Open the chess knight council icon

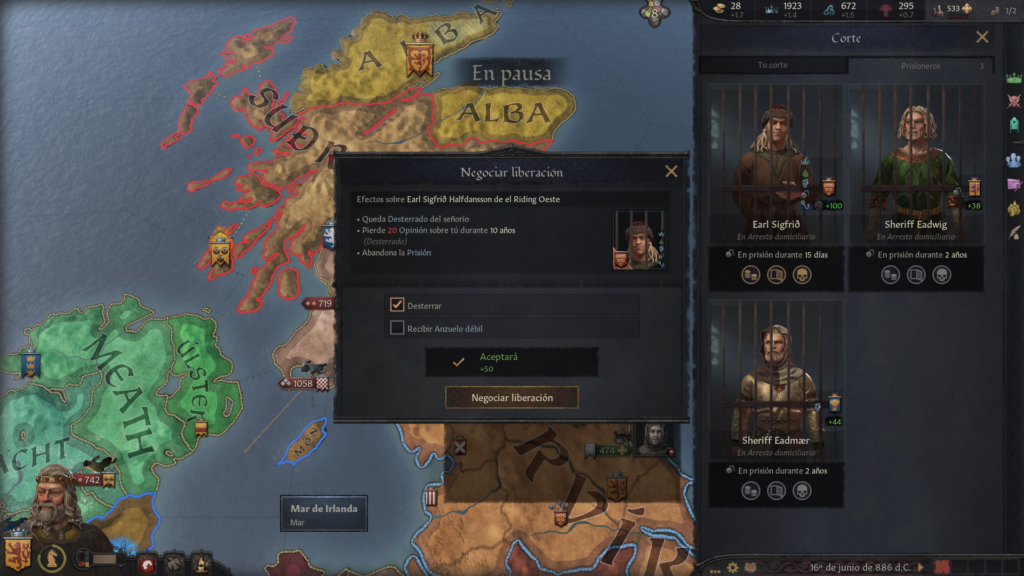[52, 558]
